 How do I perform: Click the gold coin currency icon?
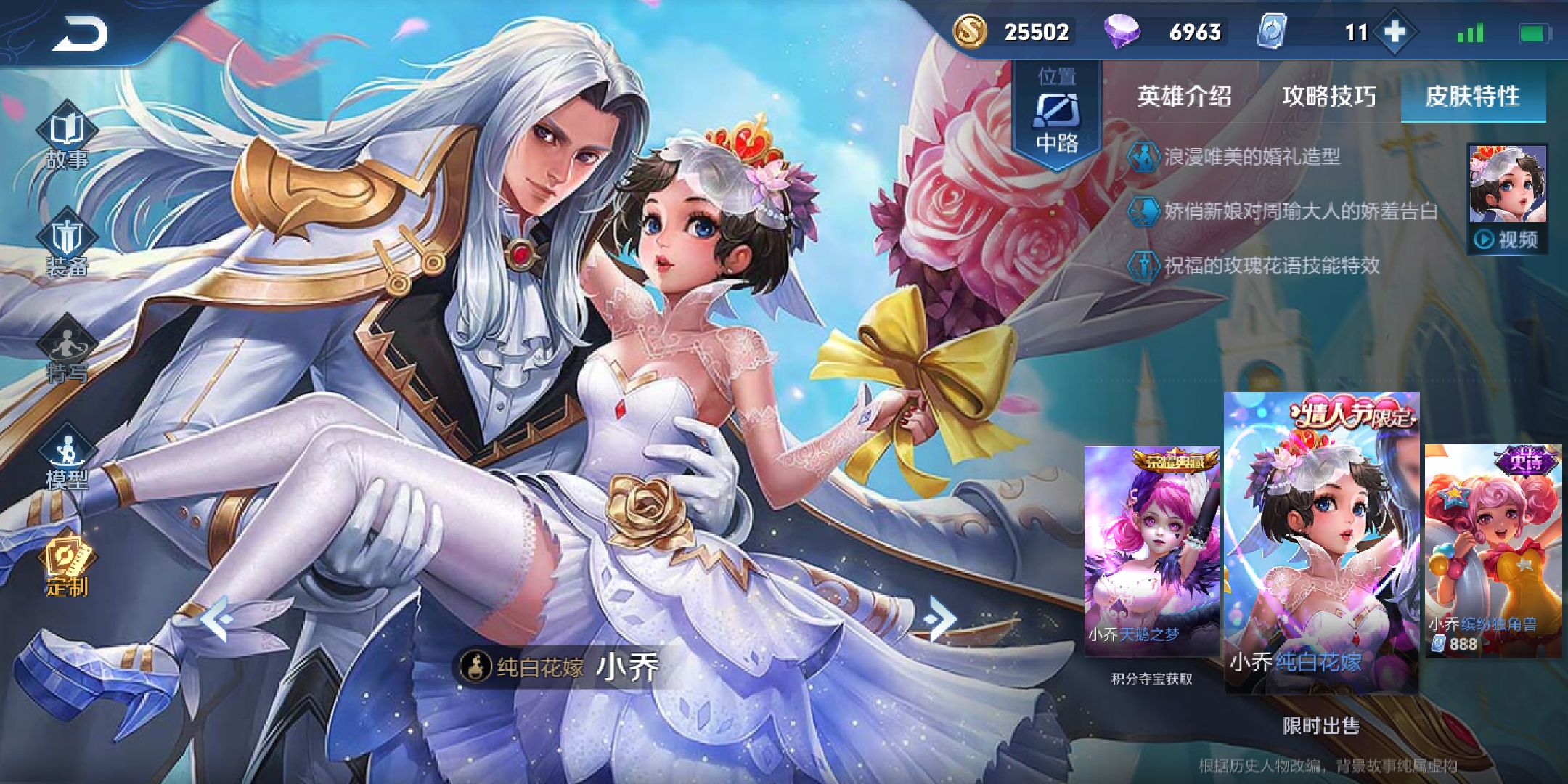(969, 32)
